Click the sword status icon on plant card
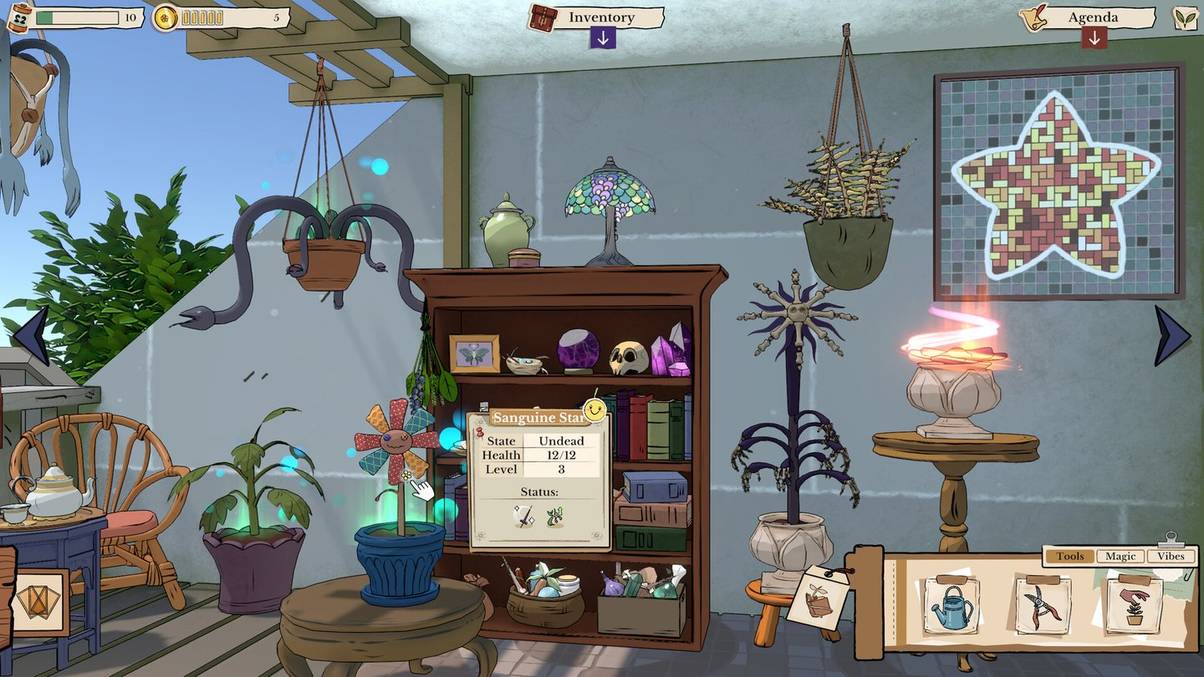The image size is (1204, 677). [523, 517]
